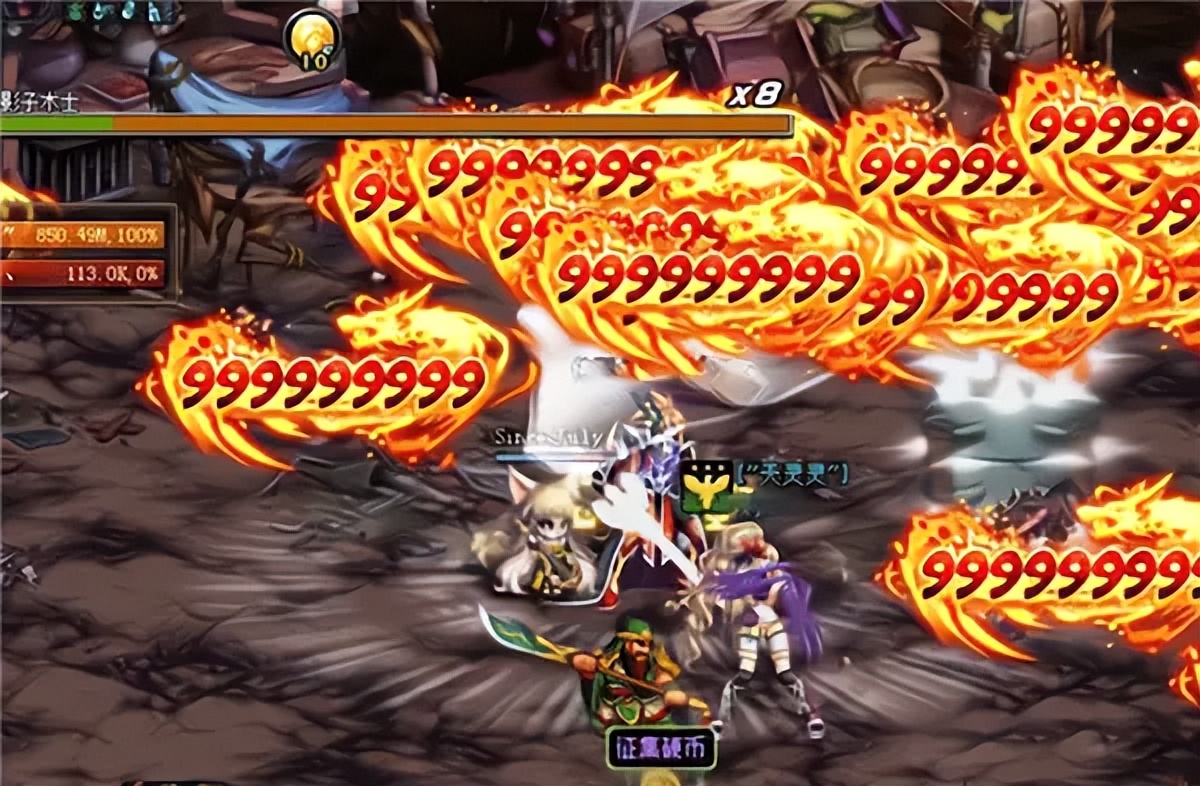This screenshot has height=786, width=1200.
Task: Click the gold coin icon showing 10
Action: [x=312, y=40]
